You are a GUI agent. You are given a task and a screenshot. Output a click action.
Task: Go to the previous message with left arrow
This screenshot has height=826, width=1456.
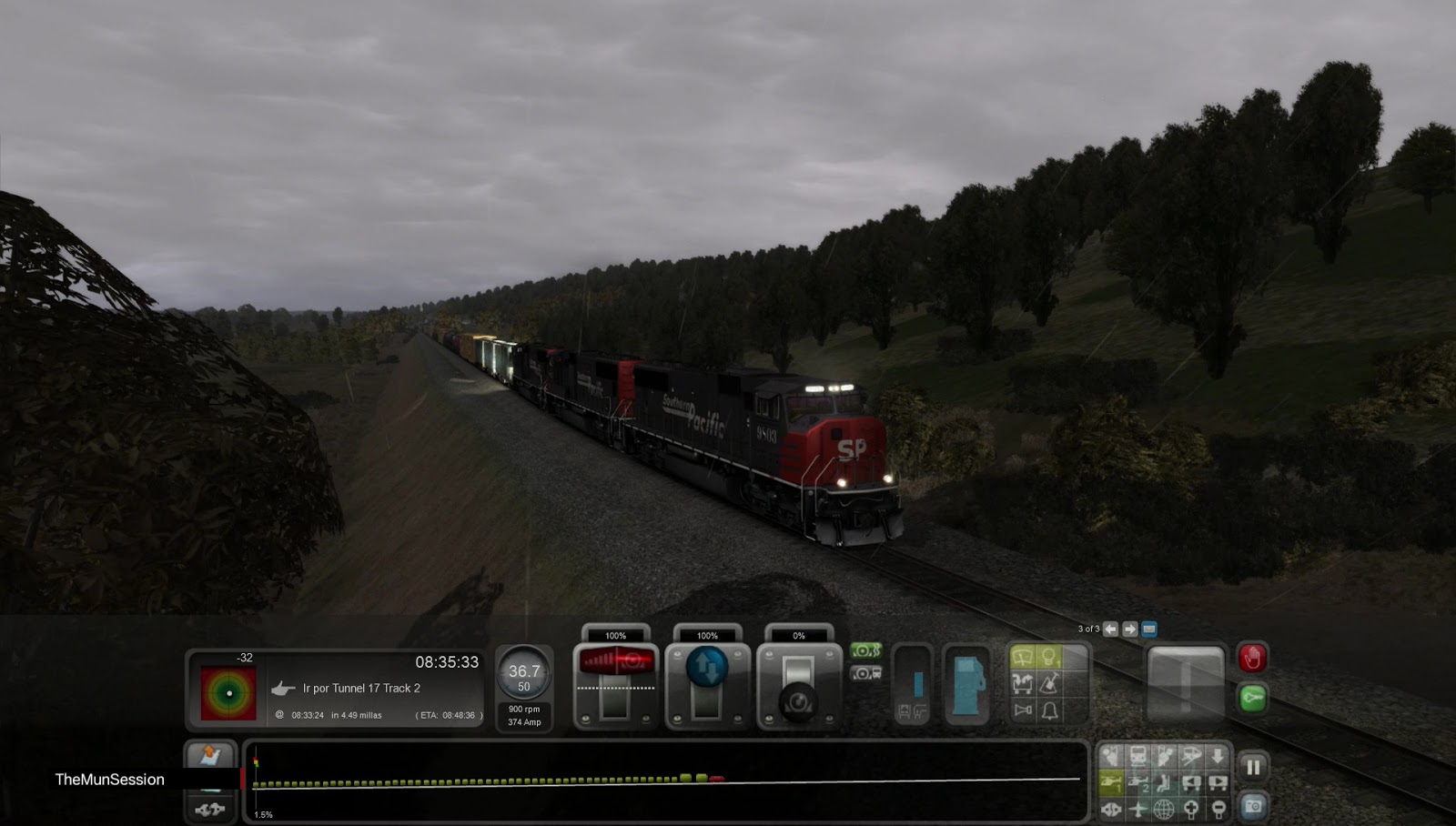tap(1110, 629)
